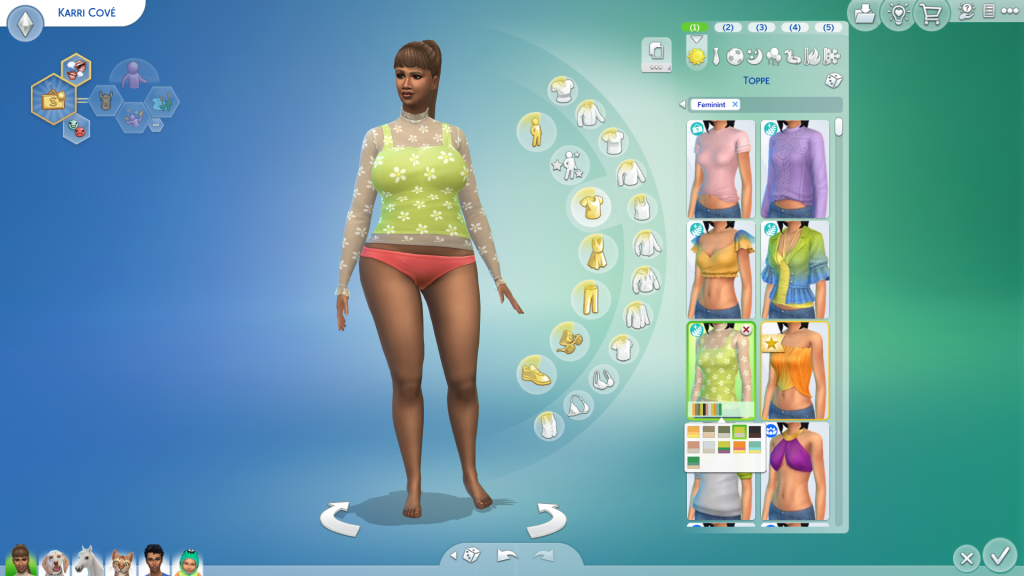Switch to outfit tab (5)
1024x576 pixels.
pos(827,27)
